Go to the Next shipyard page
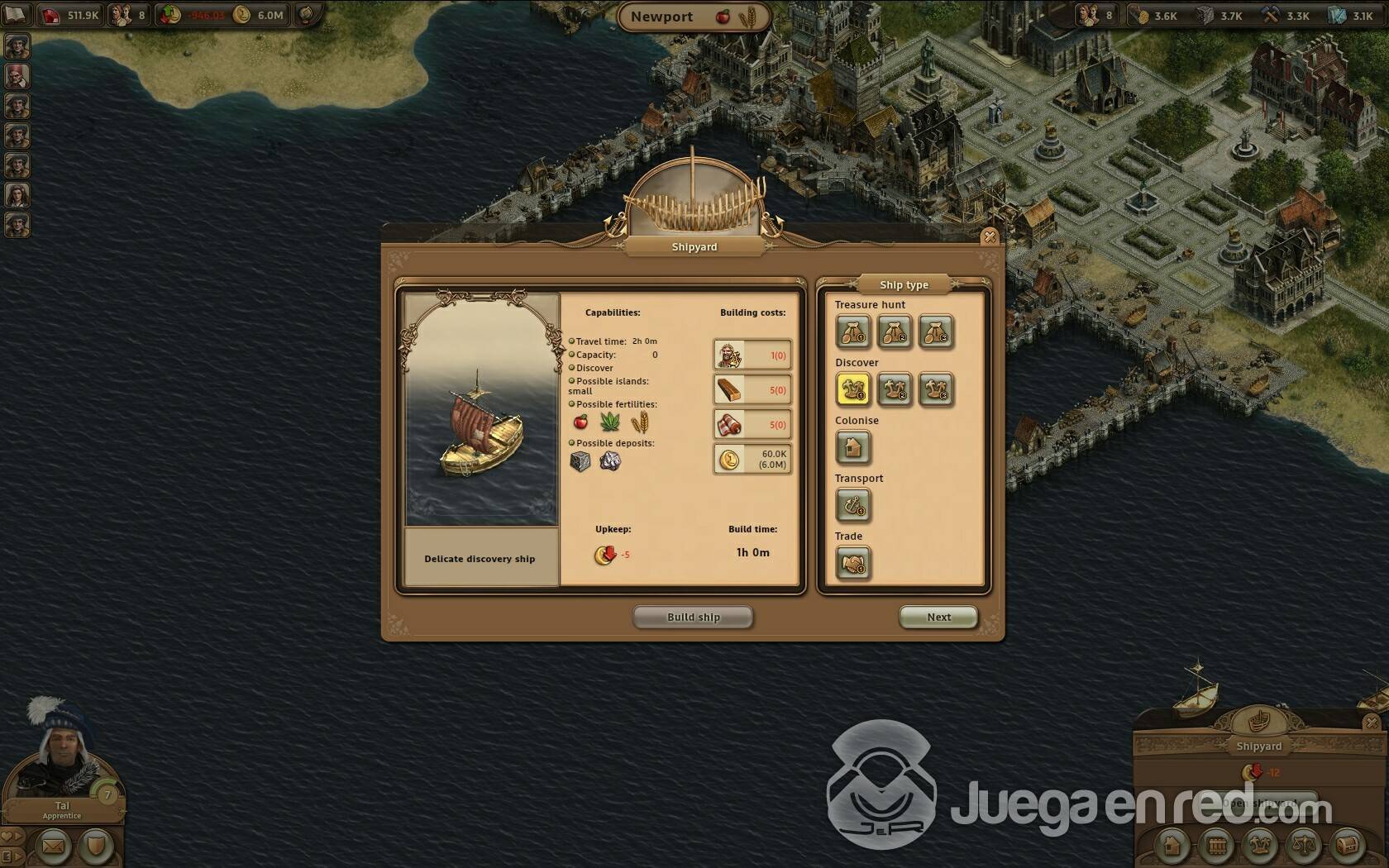 pyautogui.click(x=938, y=617)
